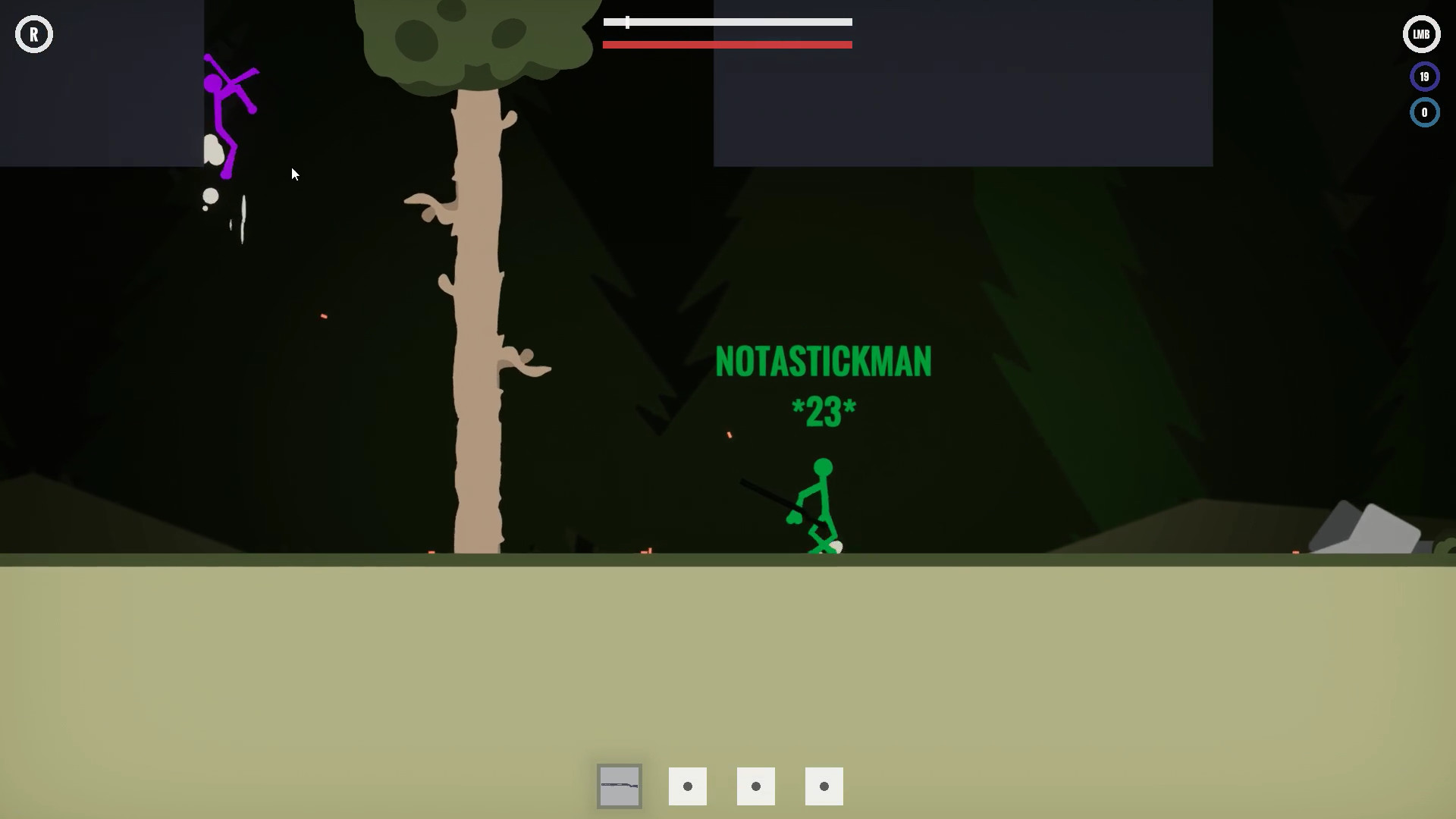1456x819 pixels.
Task: Click the second empty dot weapon slot
Action: point(756,786)
